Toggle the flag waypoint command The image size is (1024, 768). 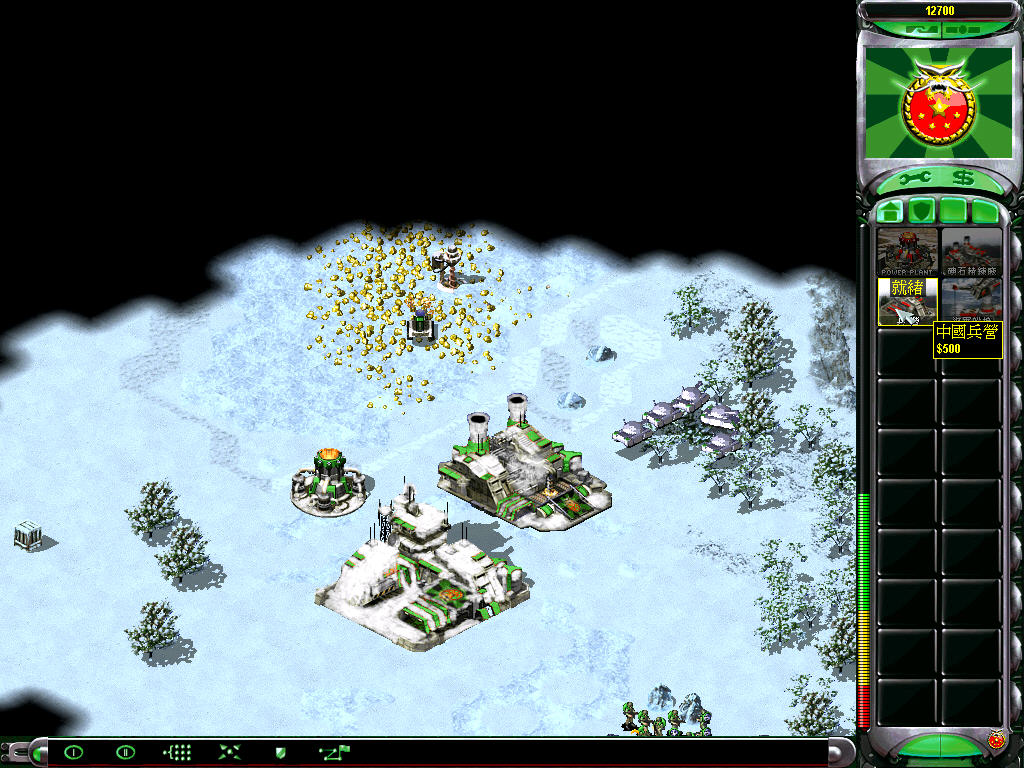[x=334, y=751]
